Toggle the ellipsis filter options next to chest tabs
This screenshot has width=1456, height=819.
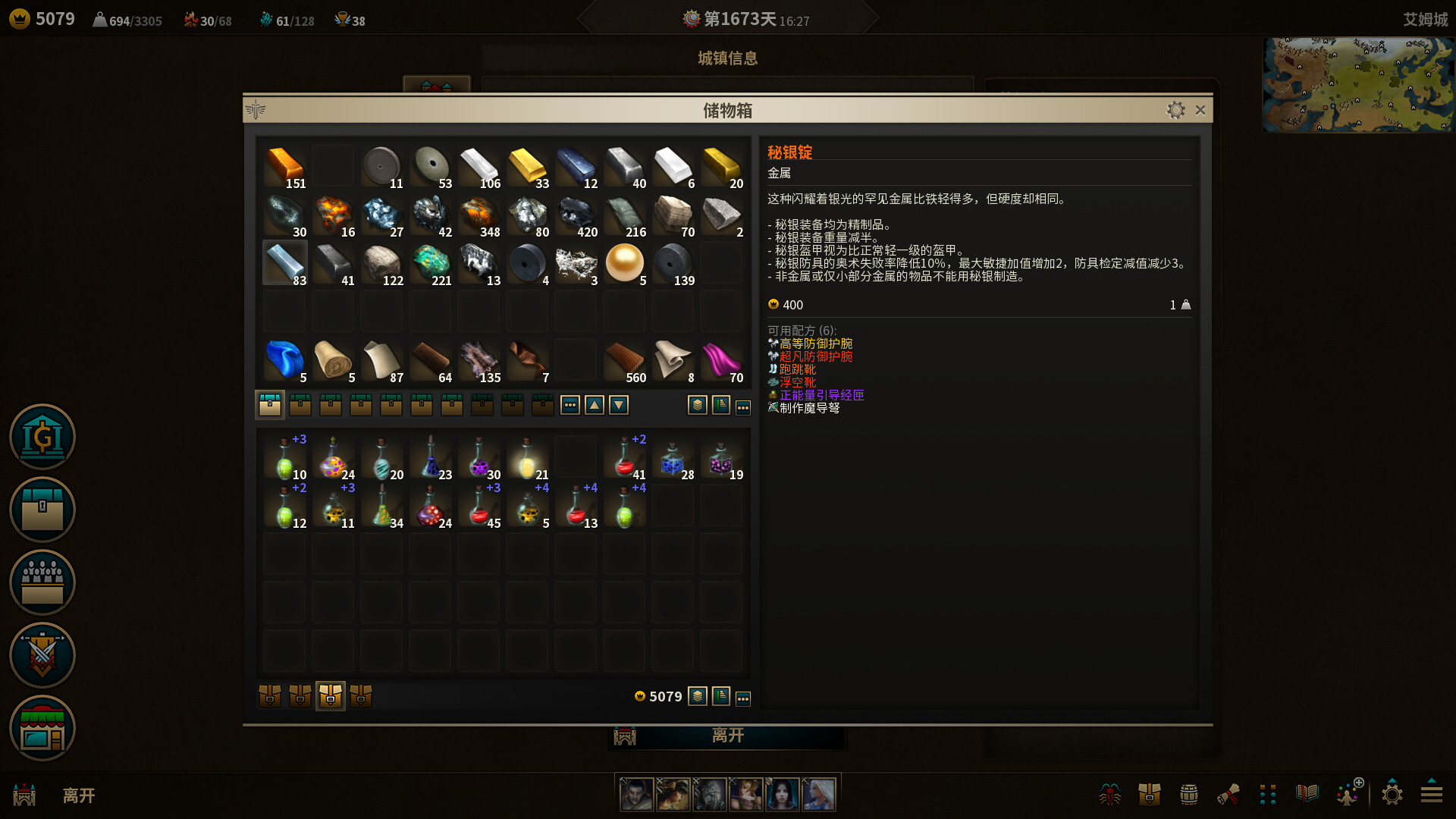point(570,404)
